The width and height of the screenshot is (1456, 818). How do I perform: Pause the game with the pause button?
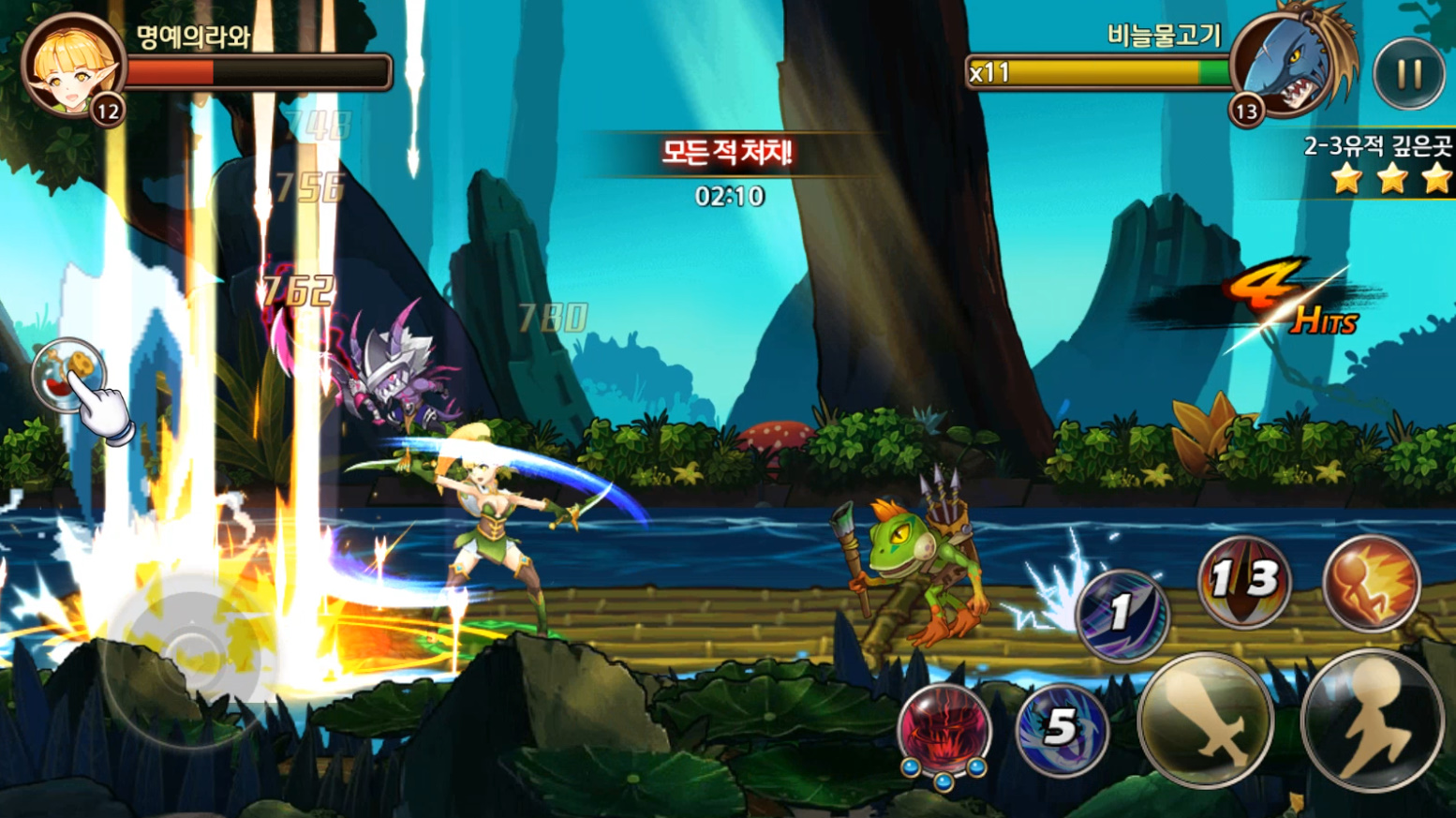coord(1409,74)
